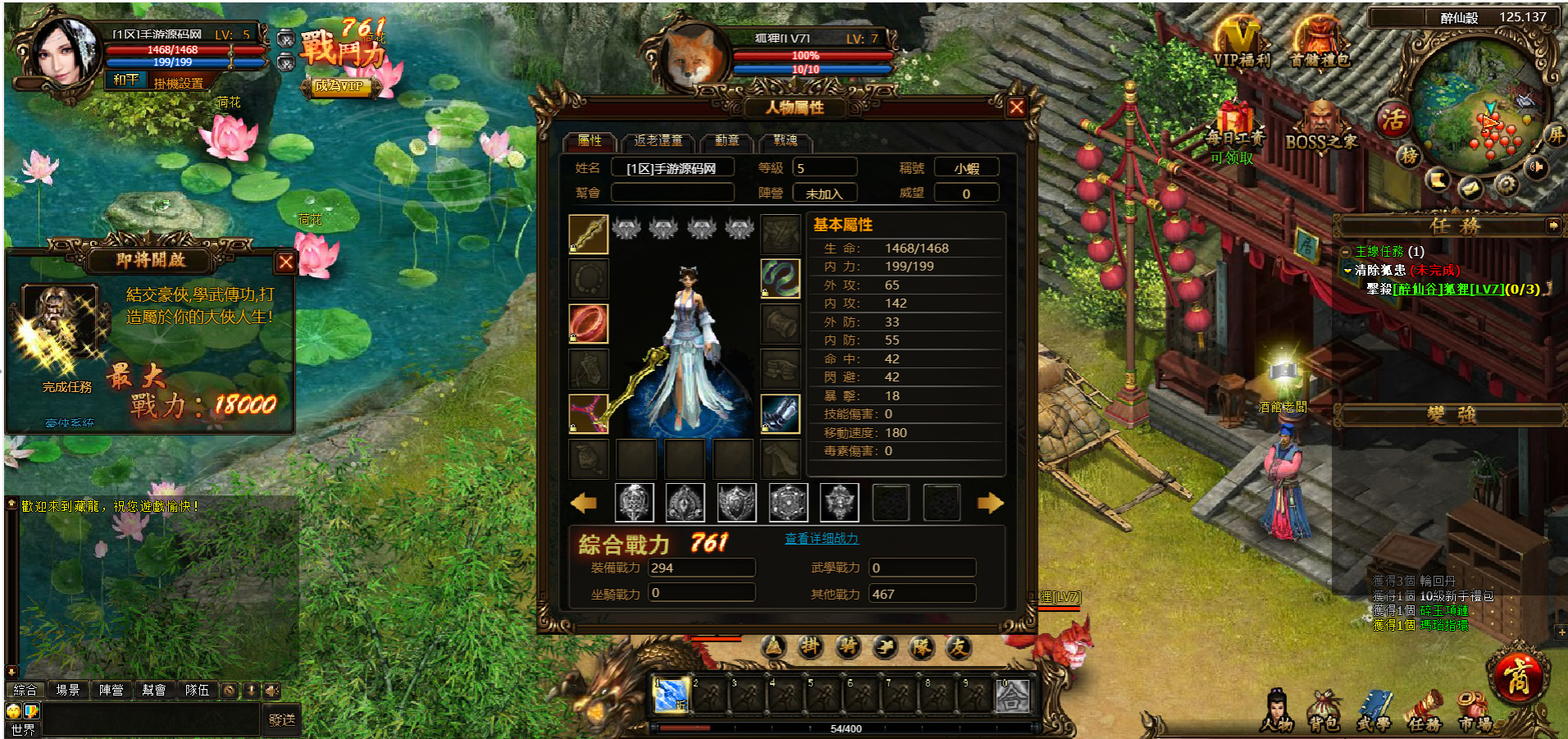Viewport: 1568px width, 739px height.
Task: Close the 人物屬性 character window
Action: pos(1016,107)
